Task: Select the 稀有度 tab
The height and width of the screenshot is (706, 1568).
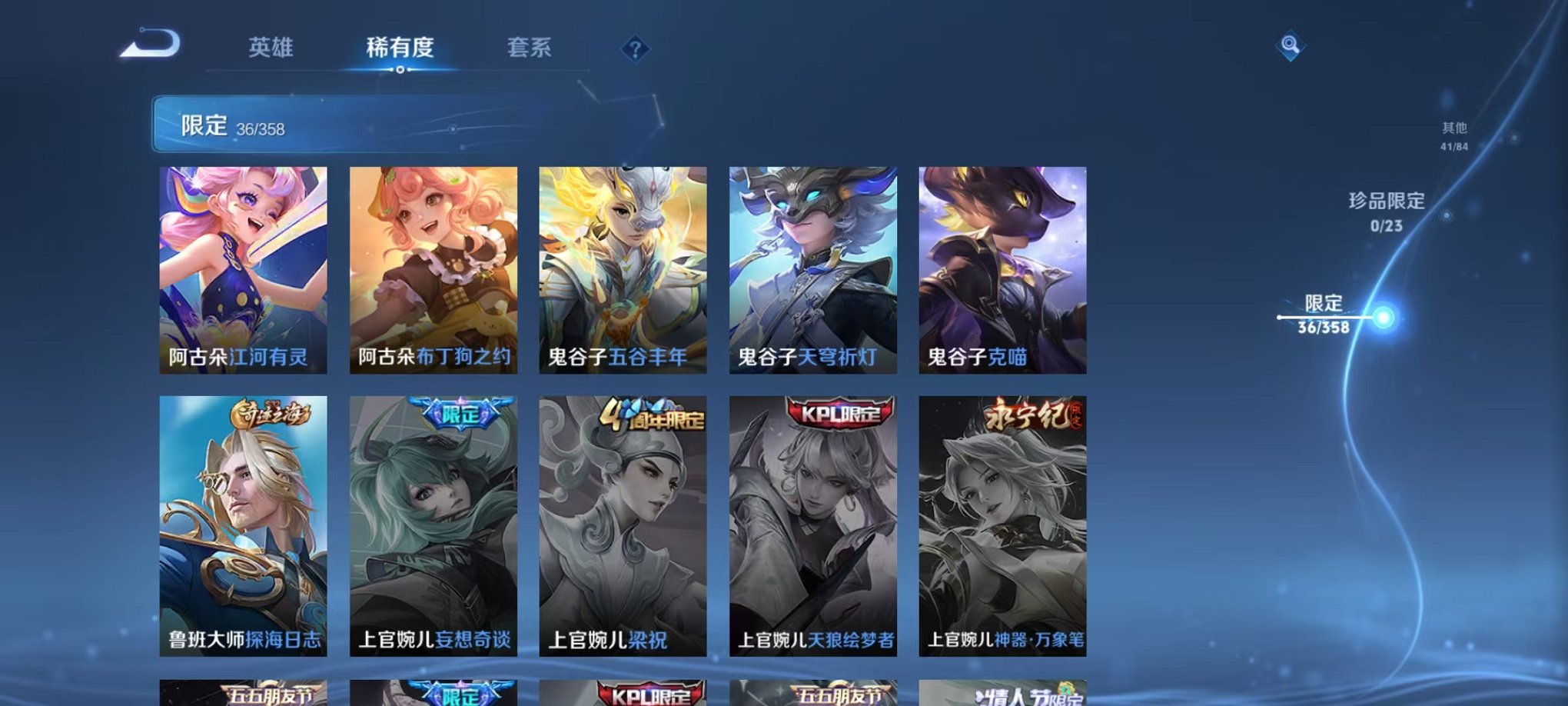Action: pos(400,48)
